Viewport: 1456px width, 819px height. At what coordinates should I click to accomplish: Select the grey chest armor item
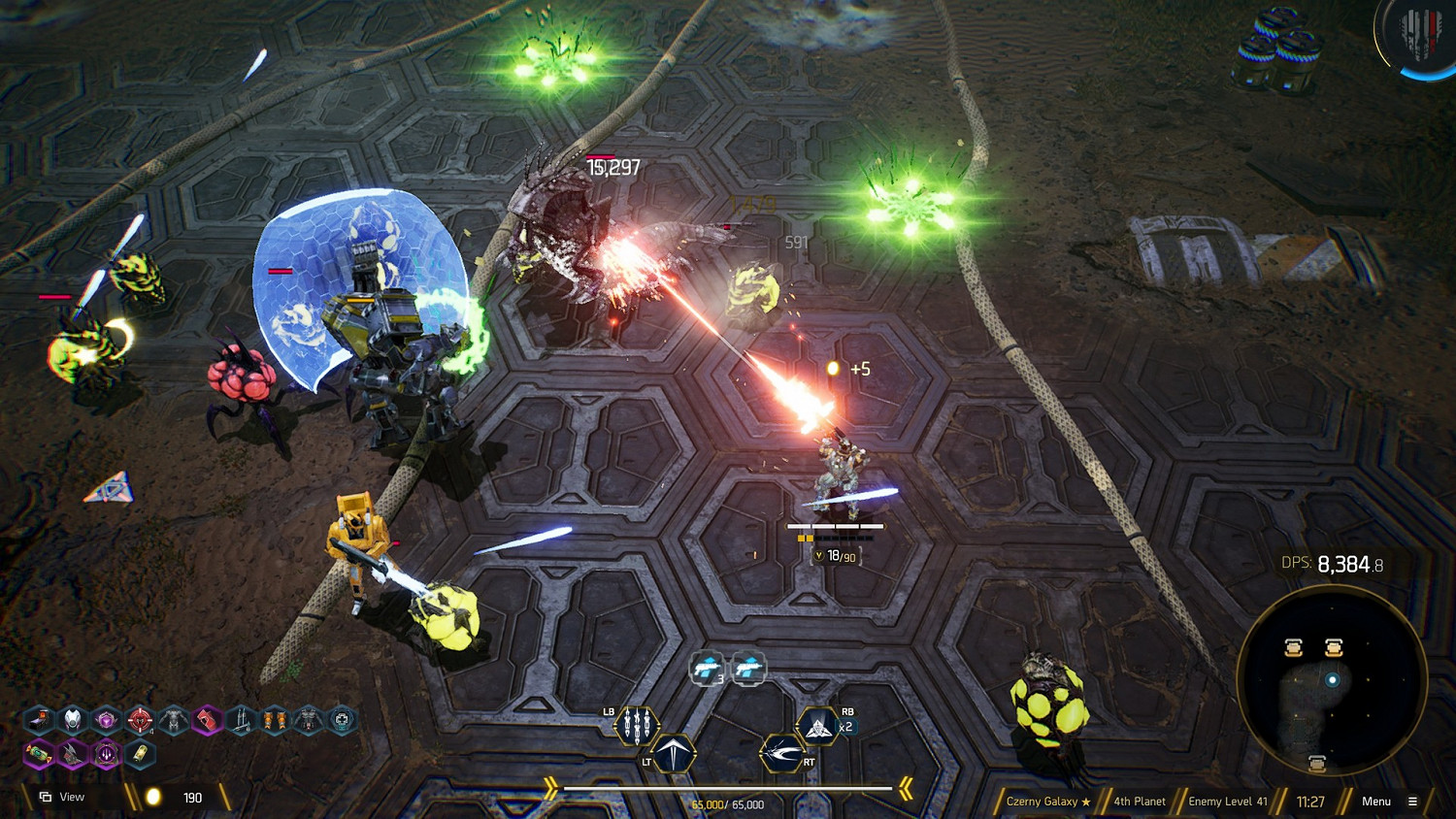click(174, 720)
